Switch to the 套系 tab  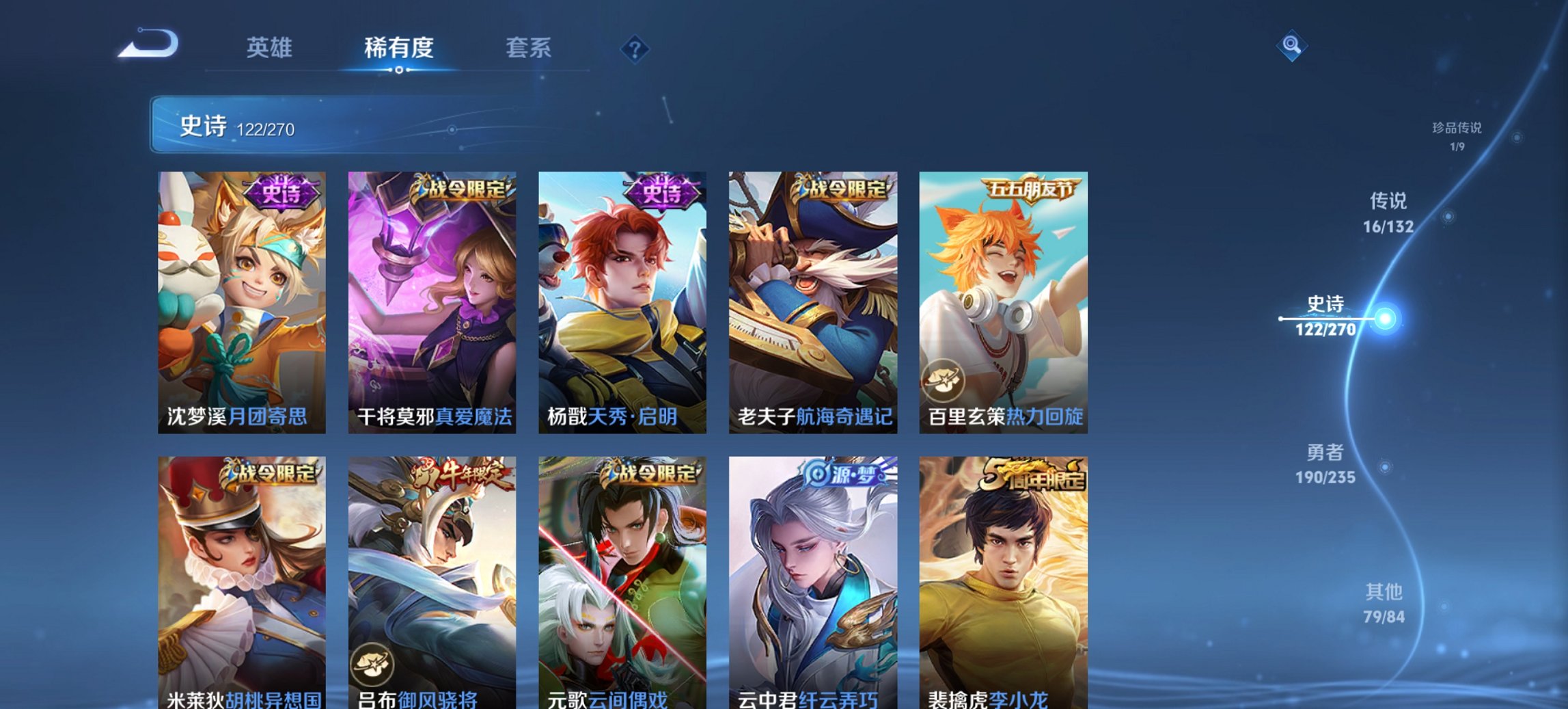(x=529, y=48)
